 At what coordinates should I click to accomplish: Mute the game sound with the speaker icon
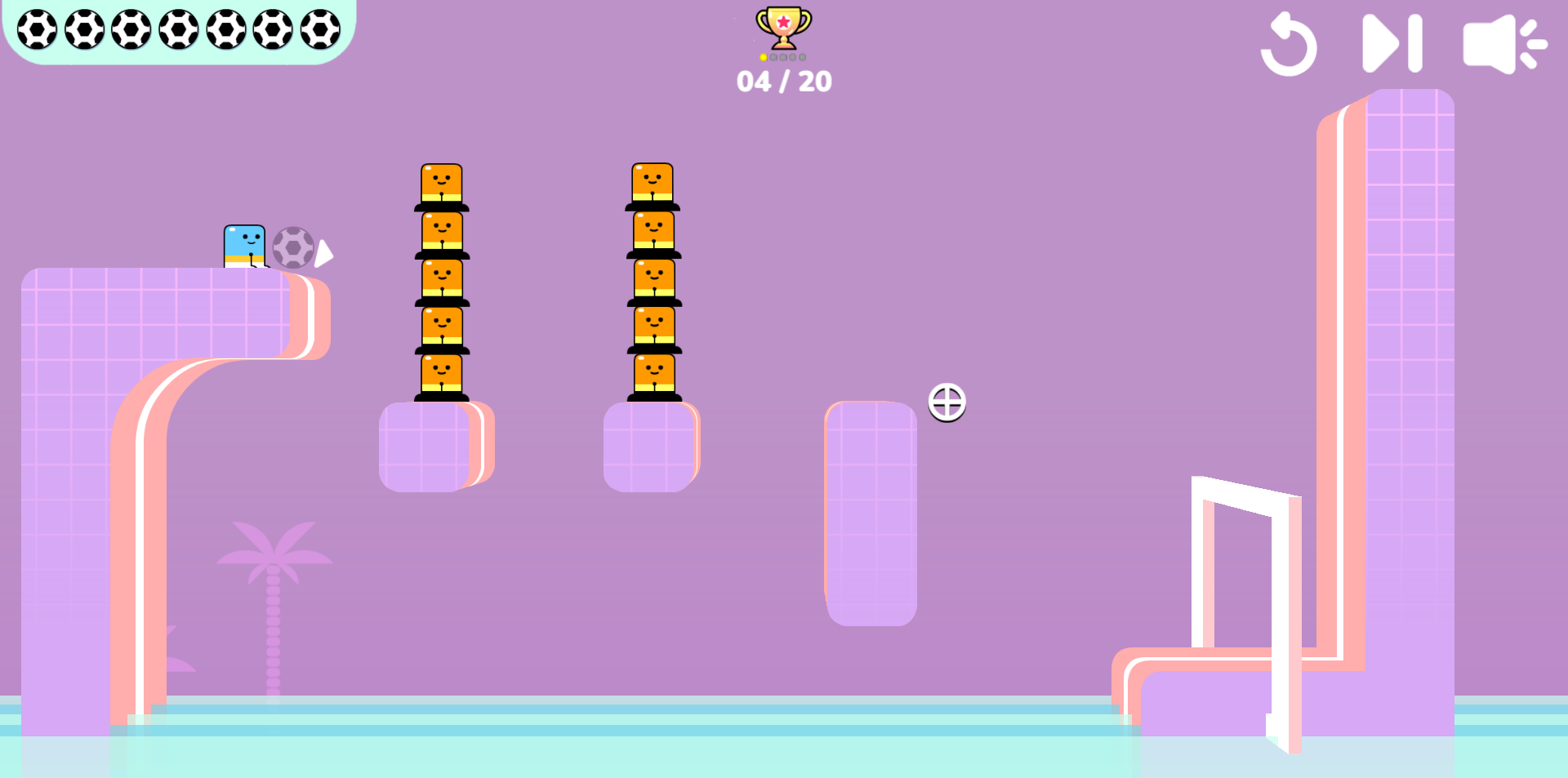tap(1505, 45)
